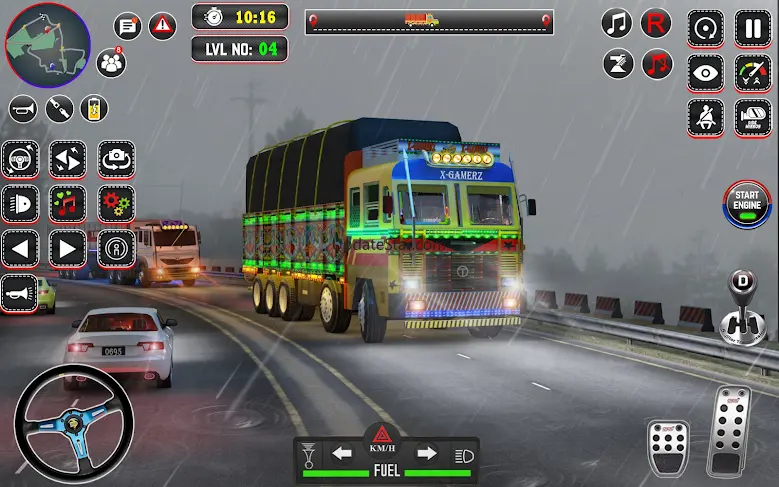The image size is (779, 487).
Task: Open the chat message bubble icon
Action: 127,26
